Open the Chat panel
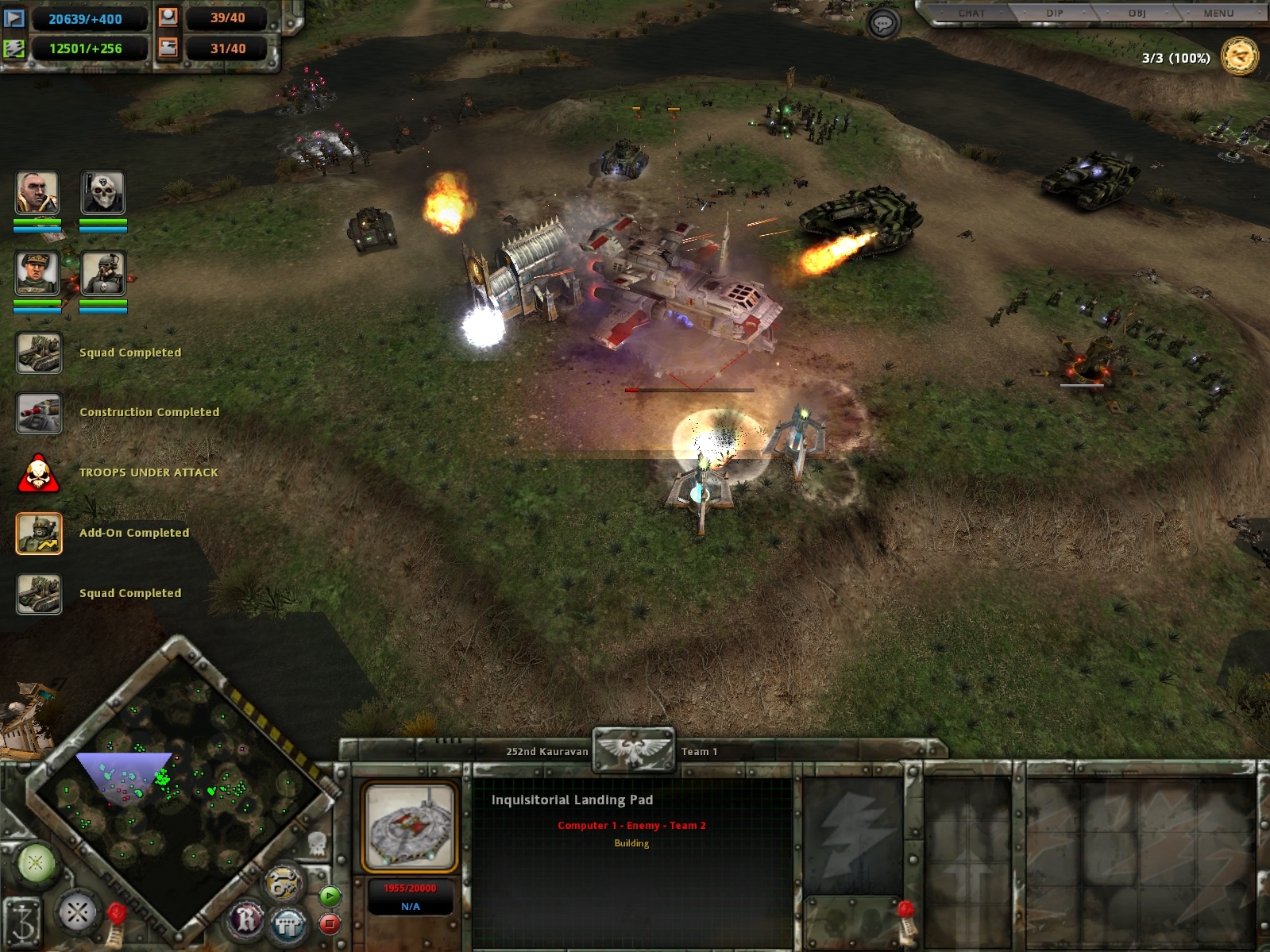This screenshot has height=952, width=1270. click(971, 13)
